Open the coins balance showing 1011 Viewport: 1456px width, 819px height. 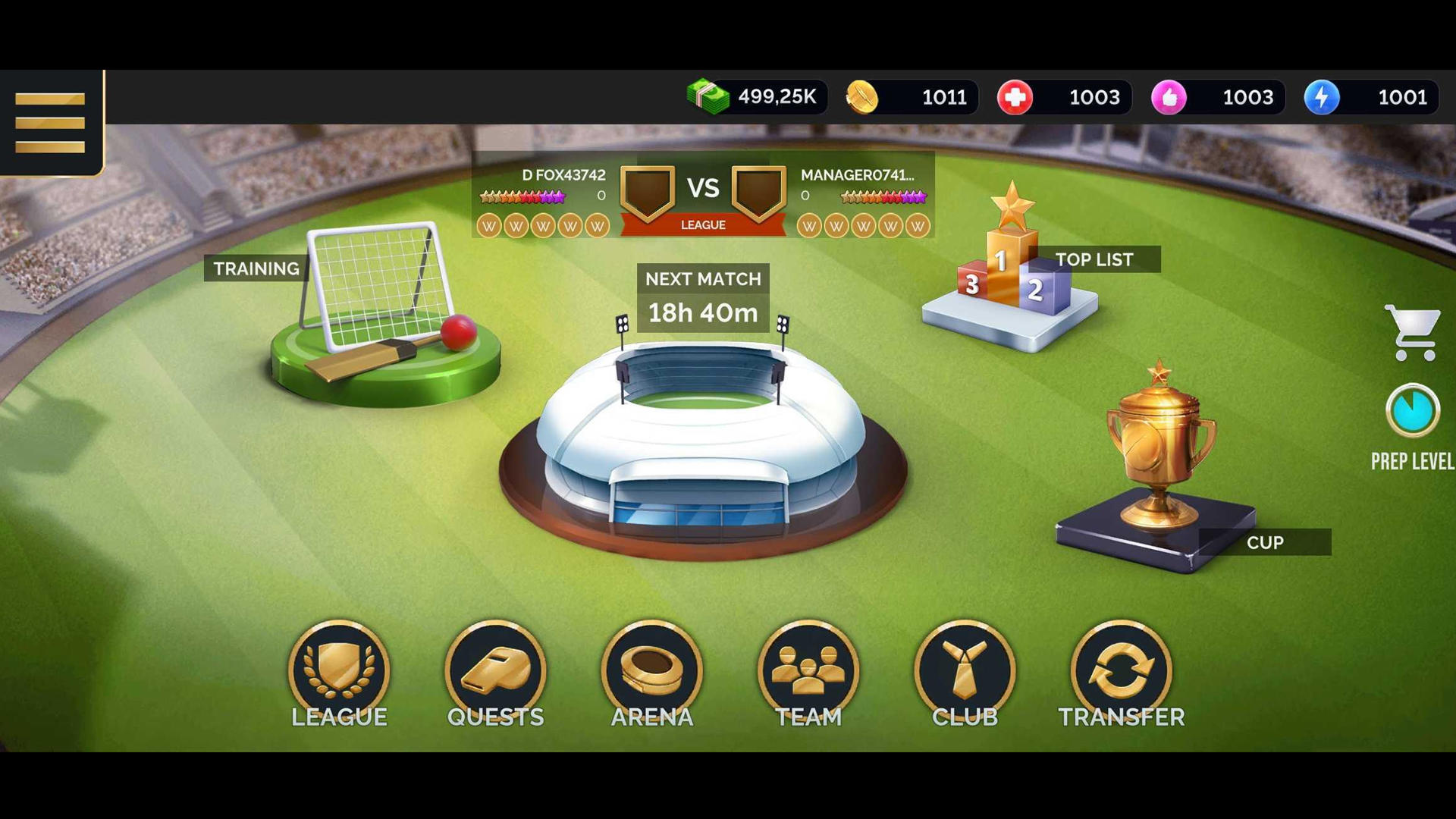[x=908, y=97]
